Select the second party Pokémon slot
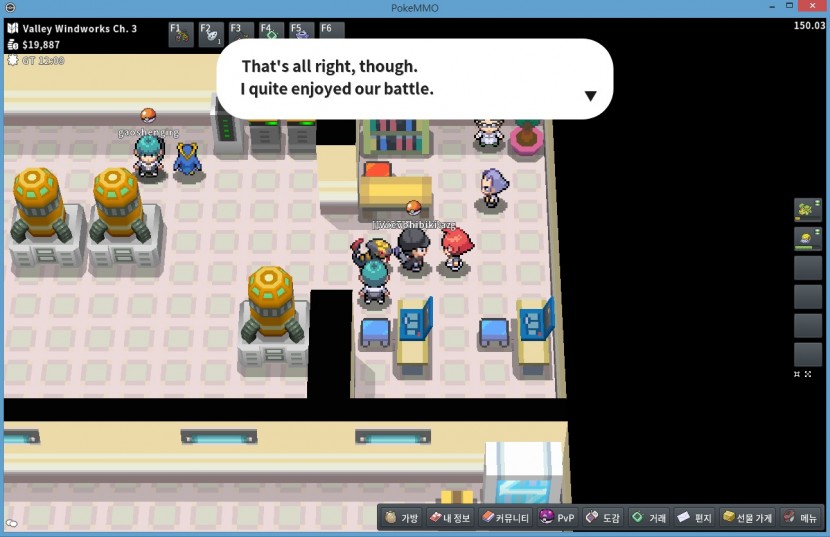The image size is (830, 537). (x=807, y=239)
